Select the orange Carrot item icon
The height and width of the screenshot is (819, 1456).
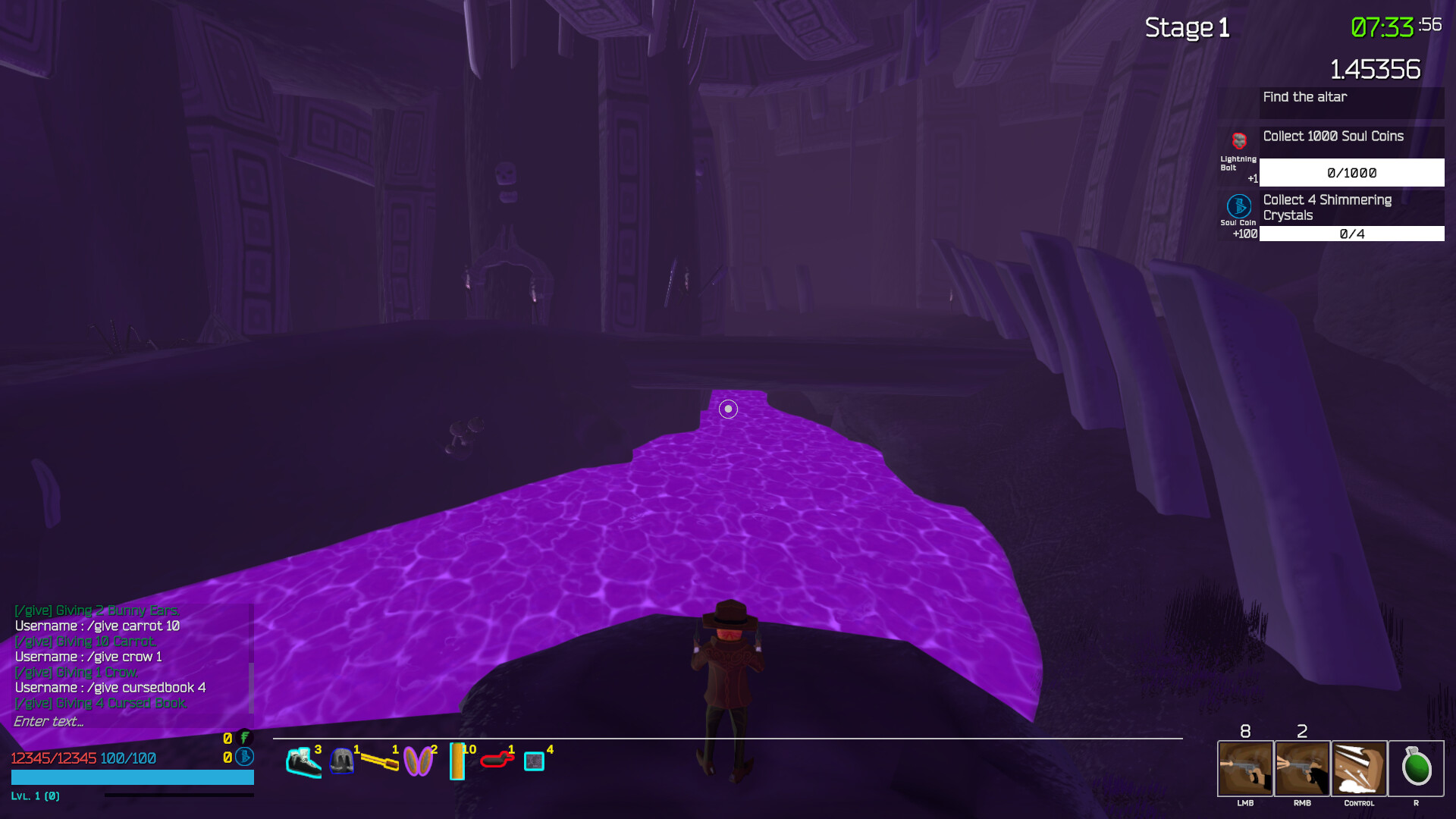(457, 761)
